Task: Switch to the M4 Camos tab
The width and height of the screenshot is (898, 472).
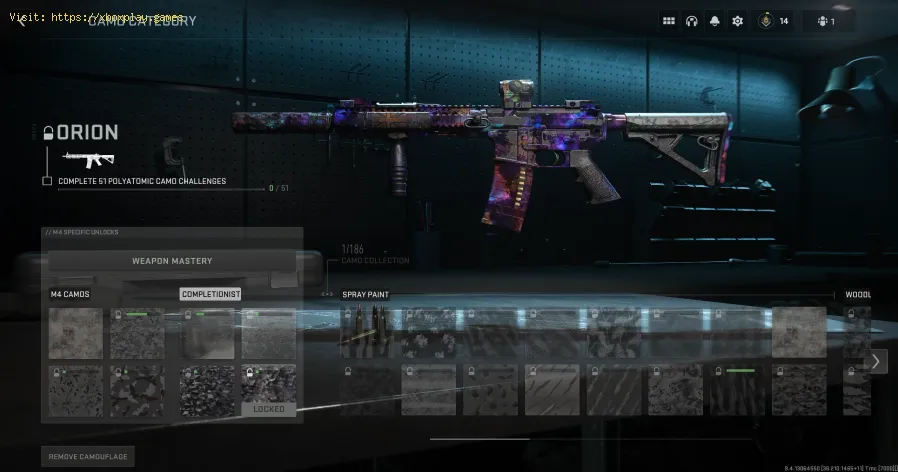Action: point(70,295)
